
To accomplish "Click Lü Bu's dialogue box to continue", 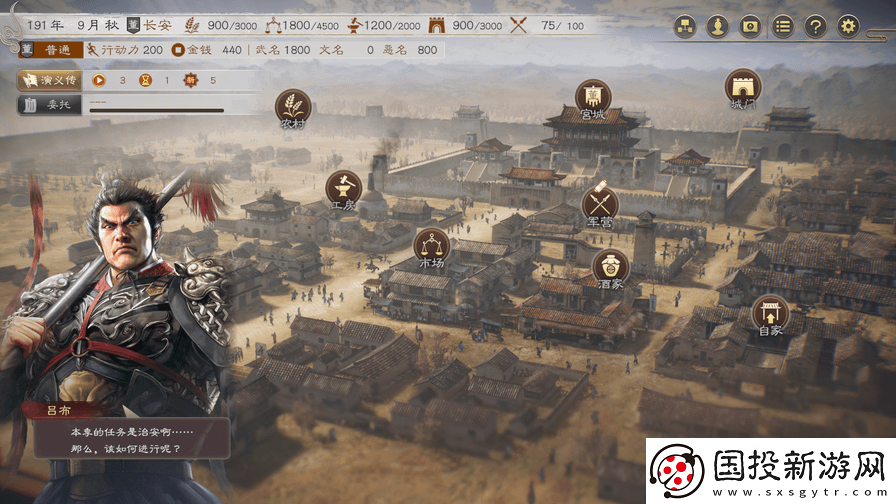I will 126,439.
